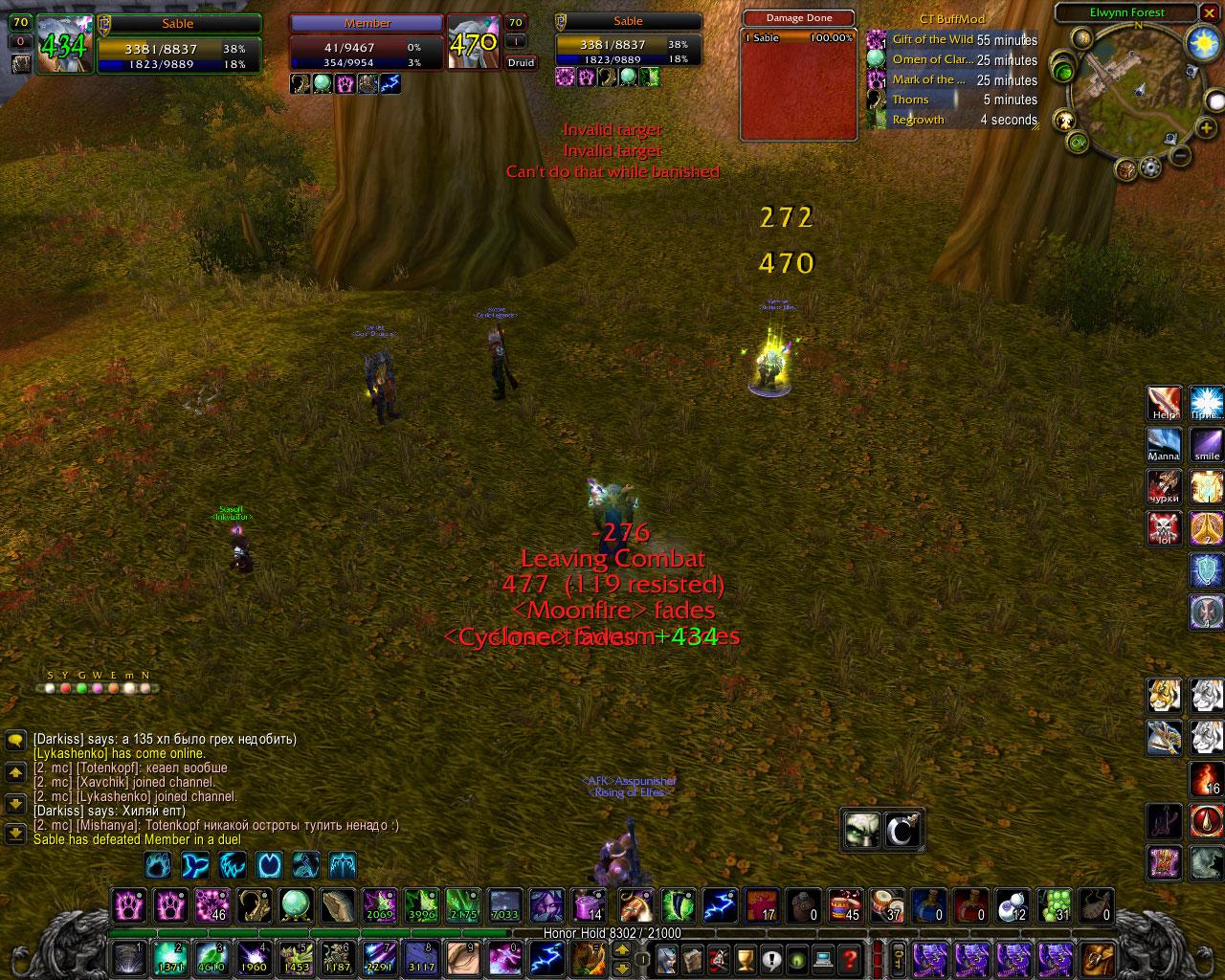Select the Member target frame
1225x980 pixels.
click(x=367, y=44)
